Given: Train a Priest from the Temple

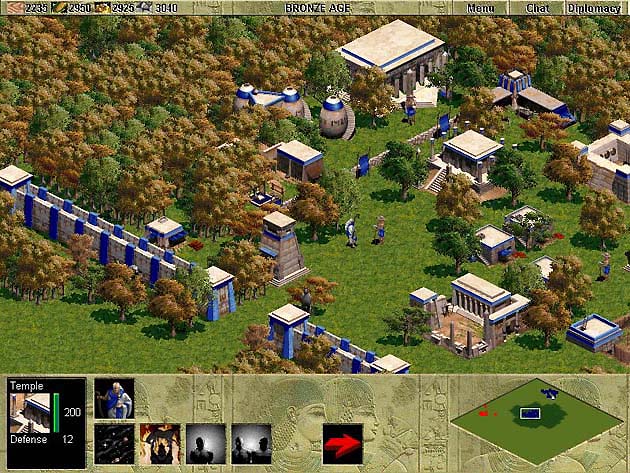Looking at the screenshot, I should (x=114, y=398).
